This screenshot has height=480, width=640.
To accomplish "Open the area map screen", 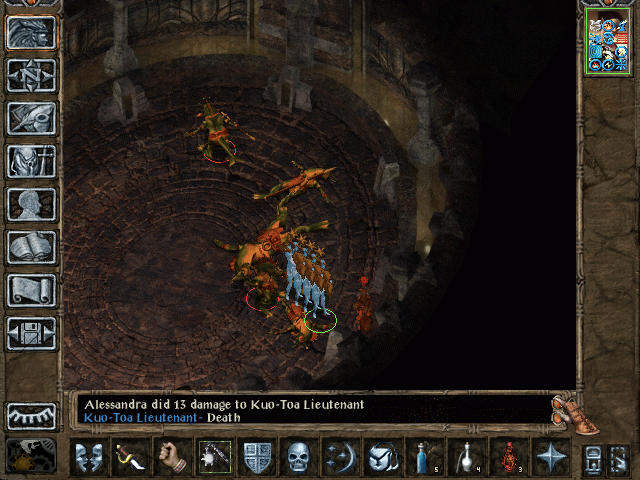I will pyautogui.click(x=32, y=75).
